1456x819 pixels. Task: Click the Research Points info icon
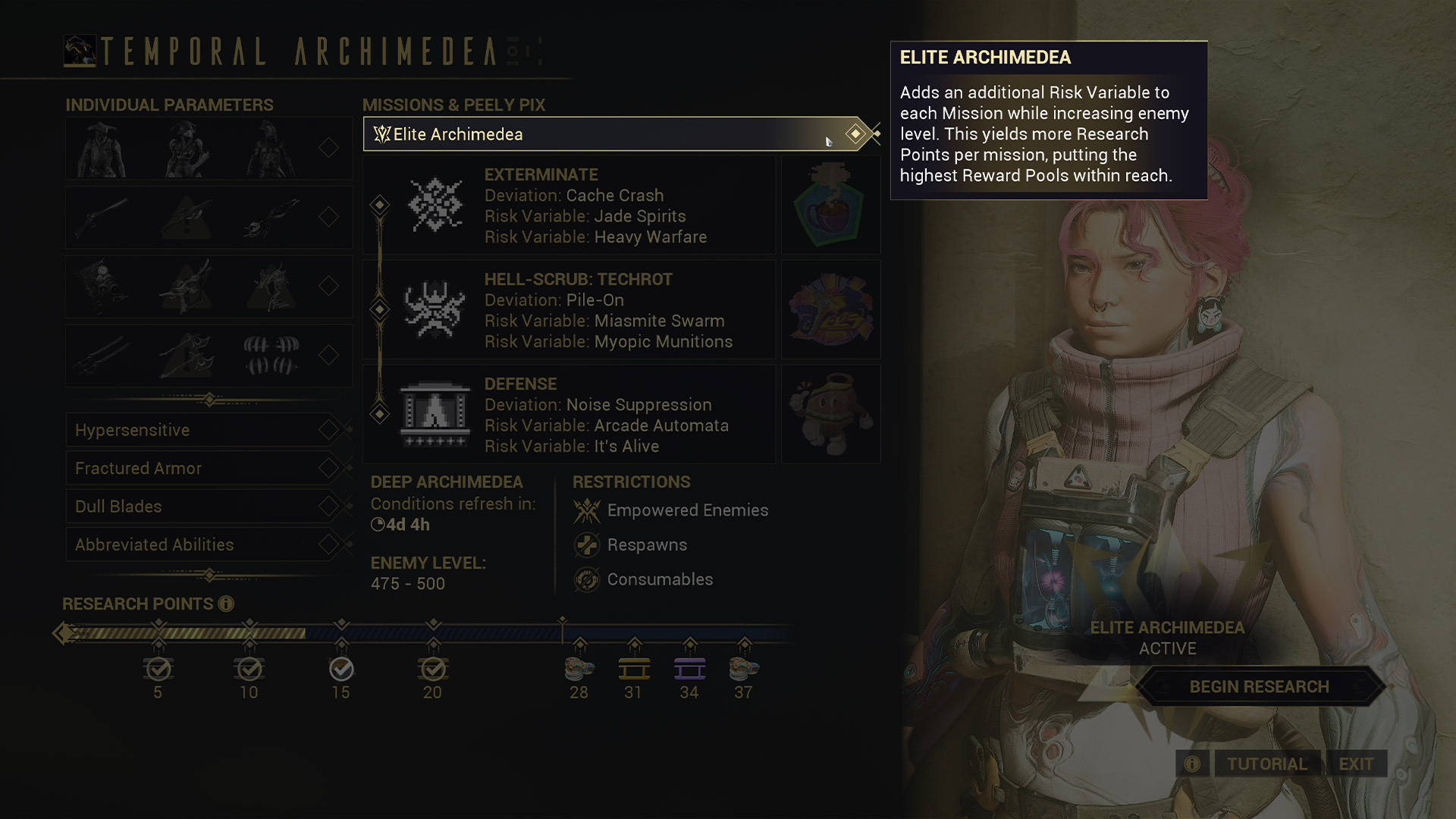[x=226, y=604]
